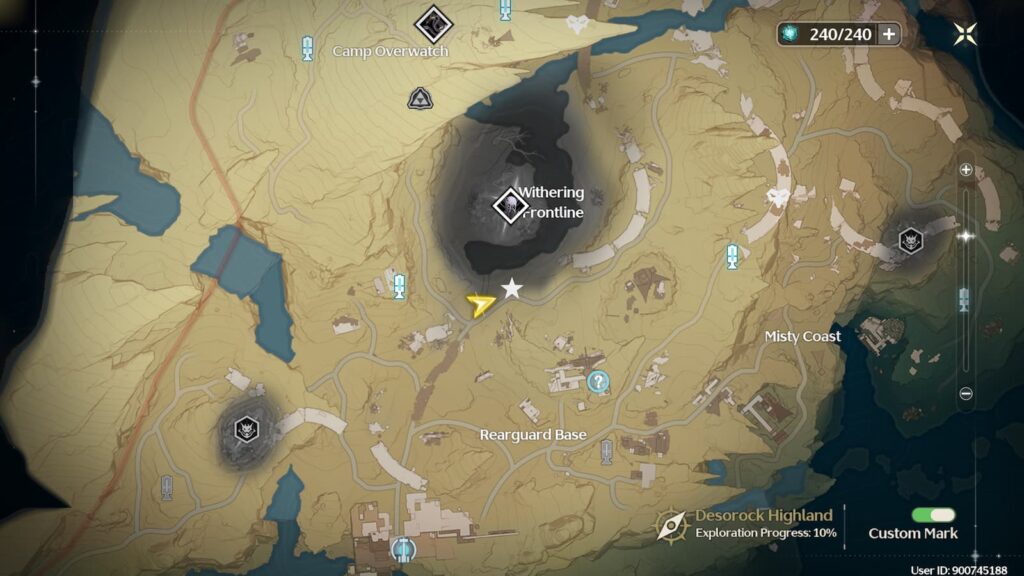Select the beacon just below Rearguard Base label
The width and height of the screenshot is (1024, 576).
(x=607, y=451)
